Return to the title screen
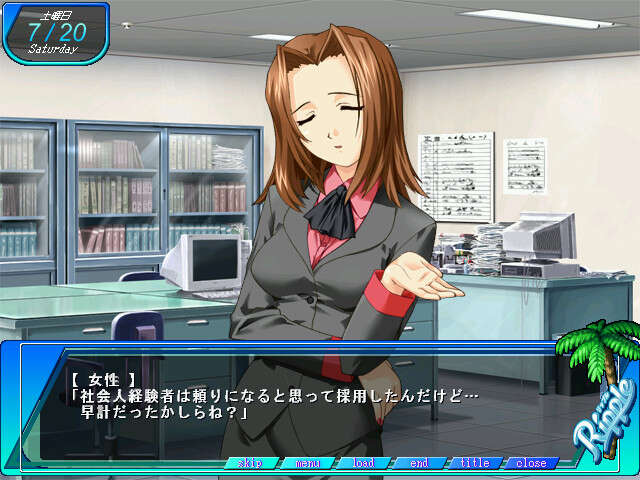Image resolution: width=640 pixels, height=480 pixels. (474, 463)
